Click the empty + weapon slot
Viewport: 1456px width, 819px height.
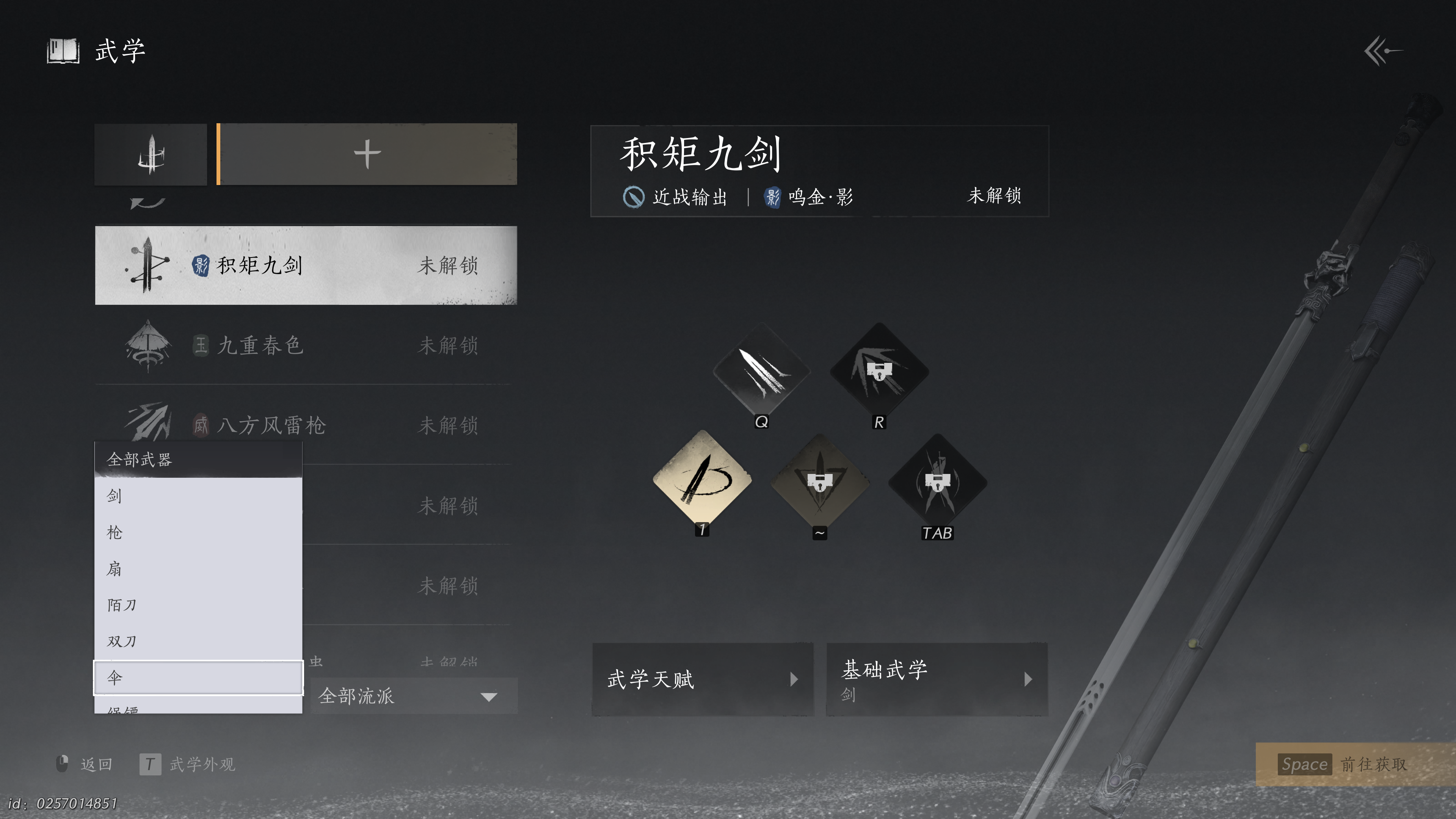coord(366,154)
